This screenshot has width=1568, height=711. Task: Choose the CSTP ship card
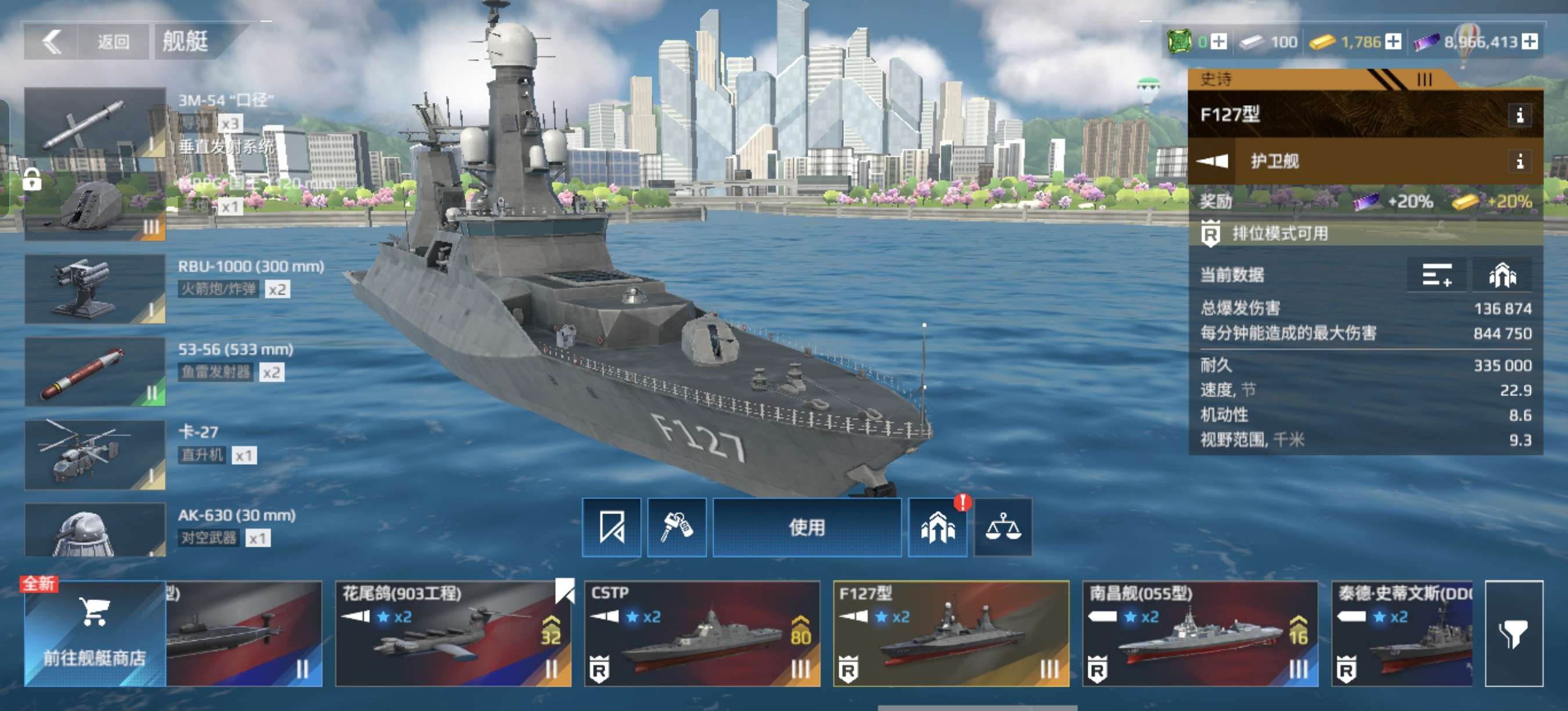point(702,633)
